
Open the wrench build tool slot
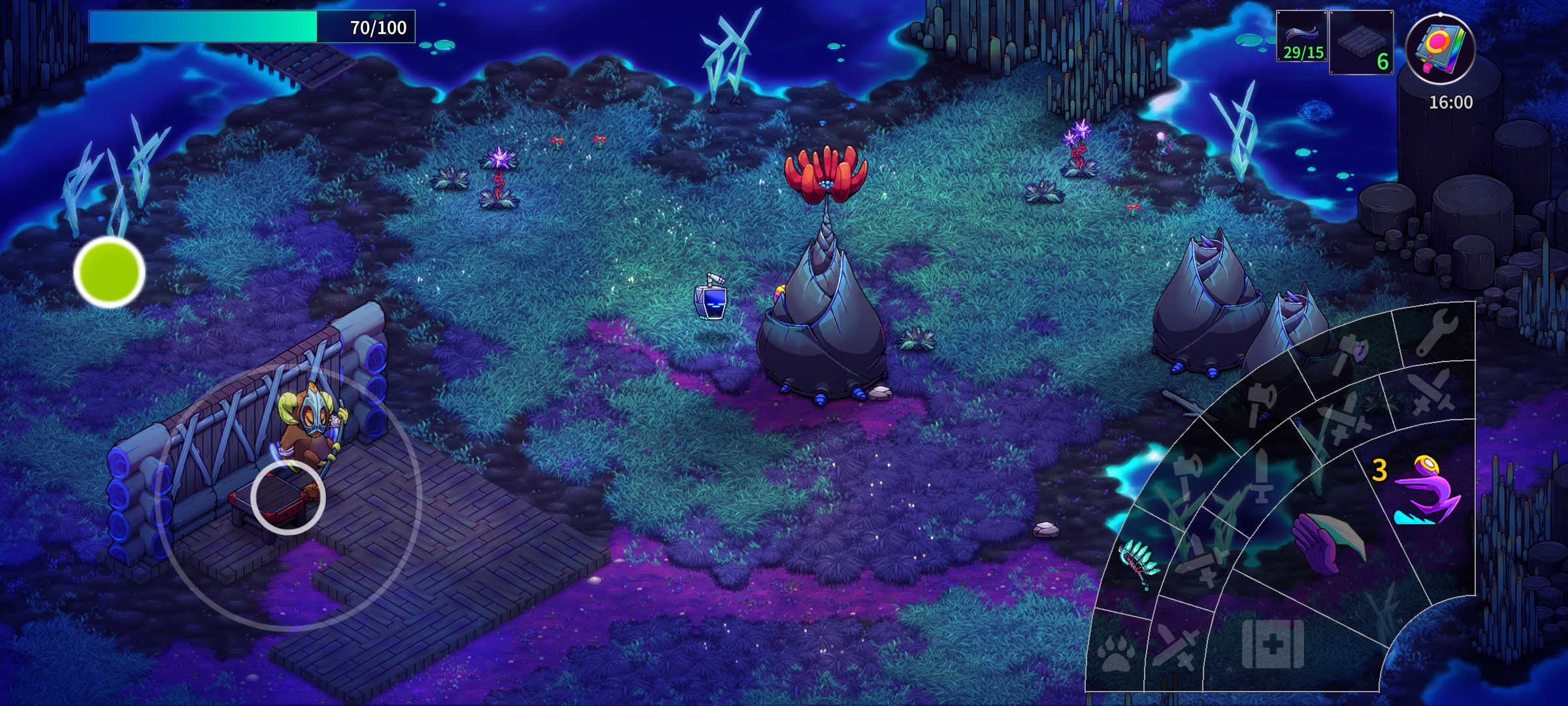(x=1437, y=332)
